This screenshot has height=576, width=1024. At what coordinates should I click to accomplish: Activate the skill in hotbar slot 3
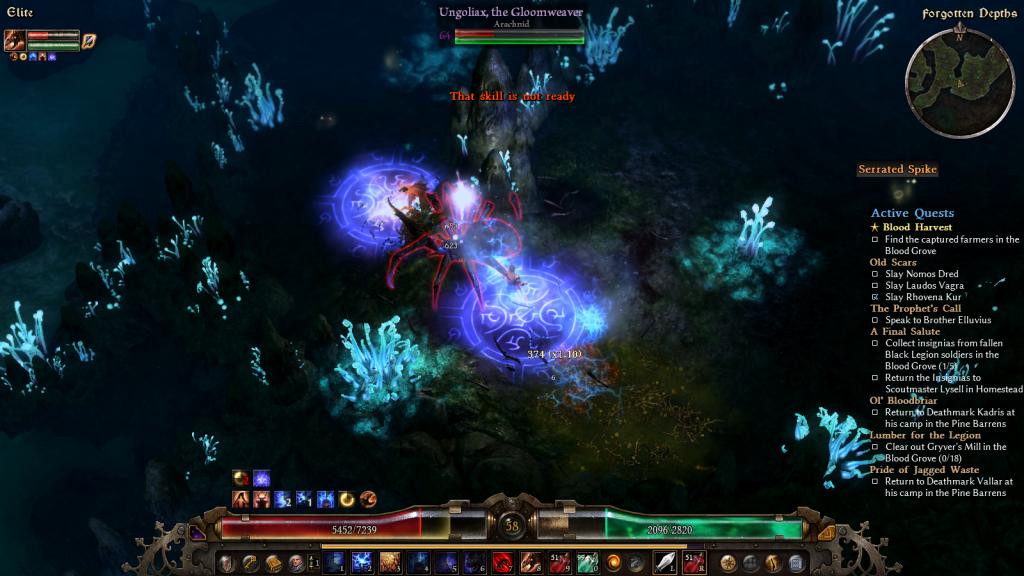tap(389, 562)
